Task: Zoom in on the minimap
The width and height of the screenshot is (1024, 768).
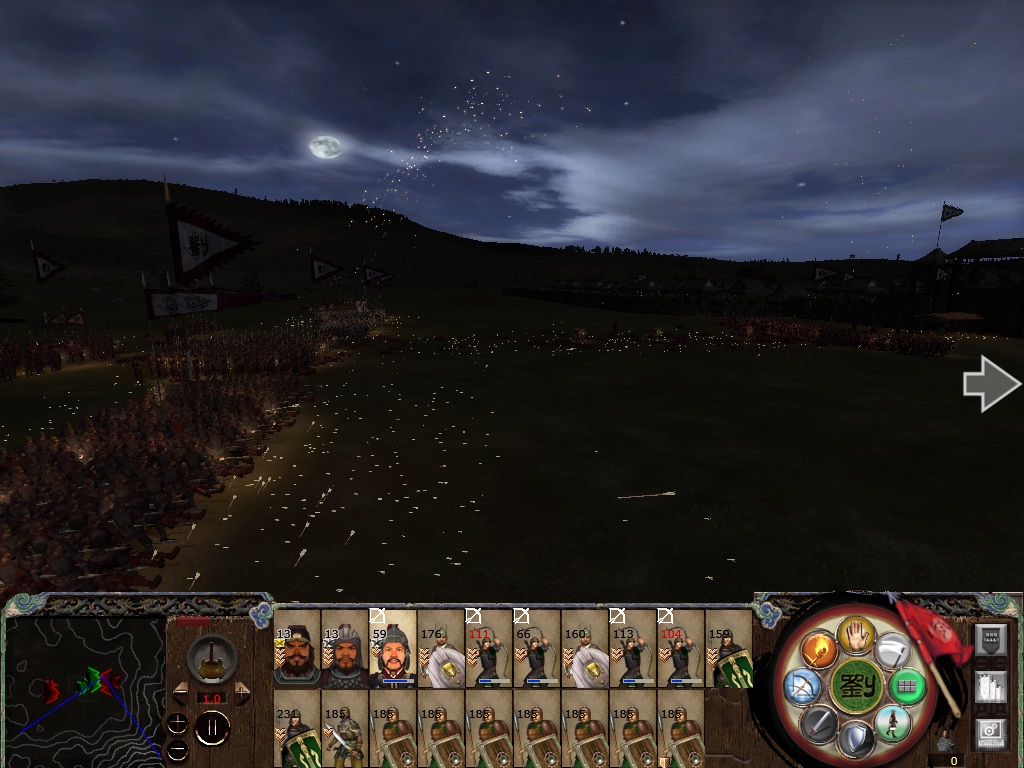Action: click(178, 723)
